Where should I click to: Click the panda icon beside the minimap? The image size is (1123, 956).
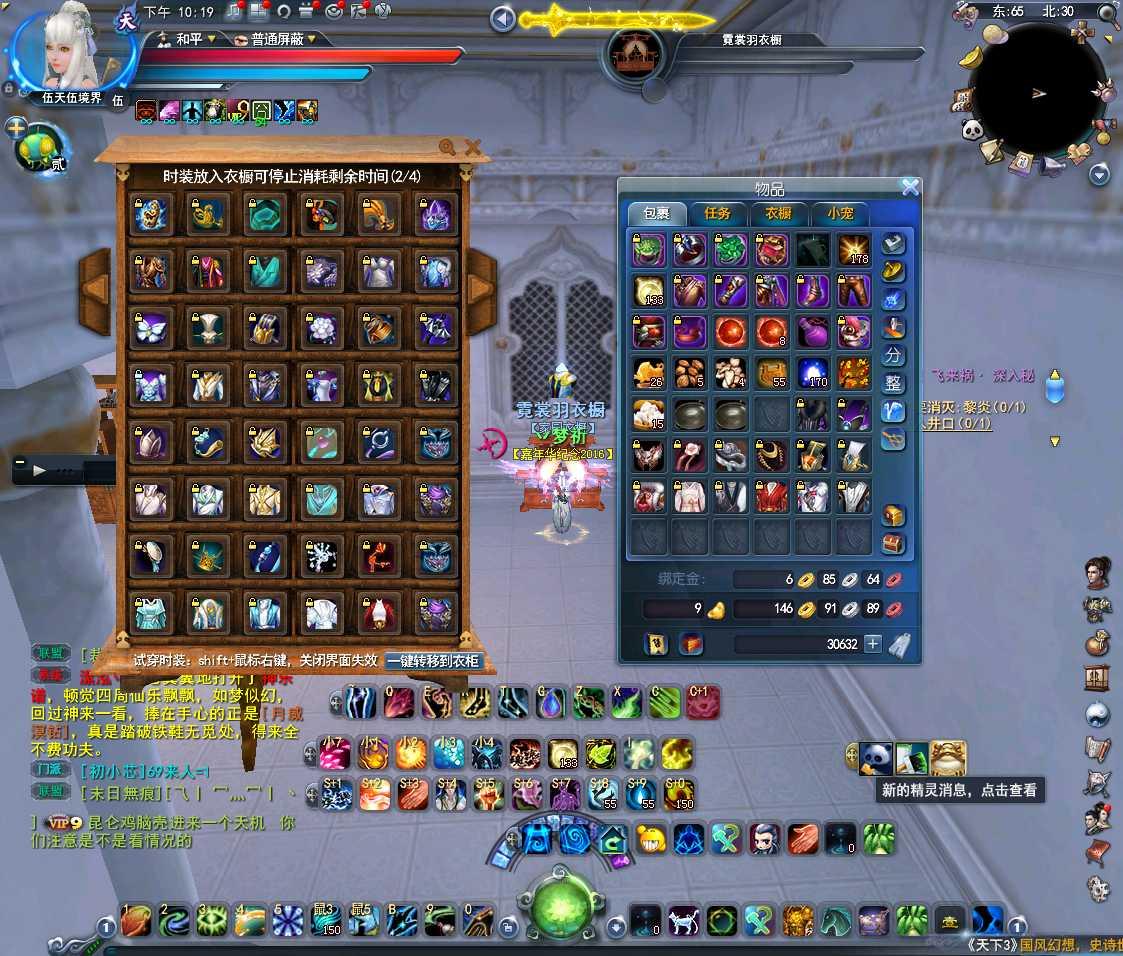click(x=971, y=129)
